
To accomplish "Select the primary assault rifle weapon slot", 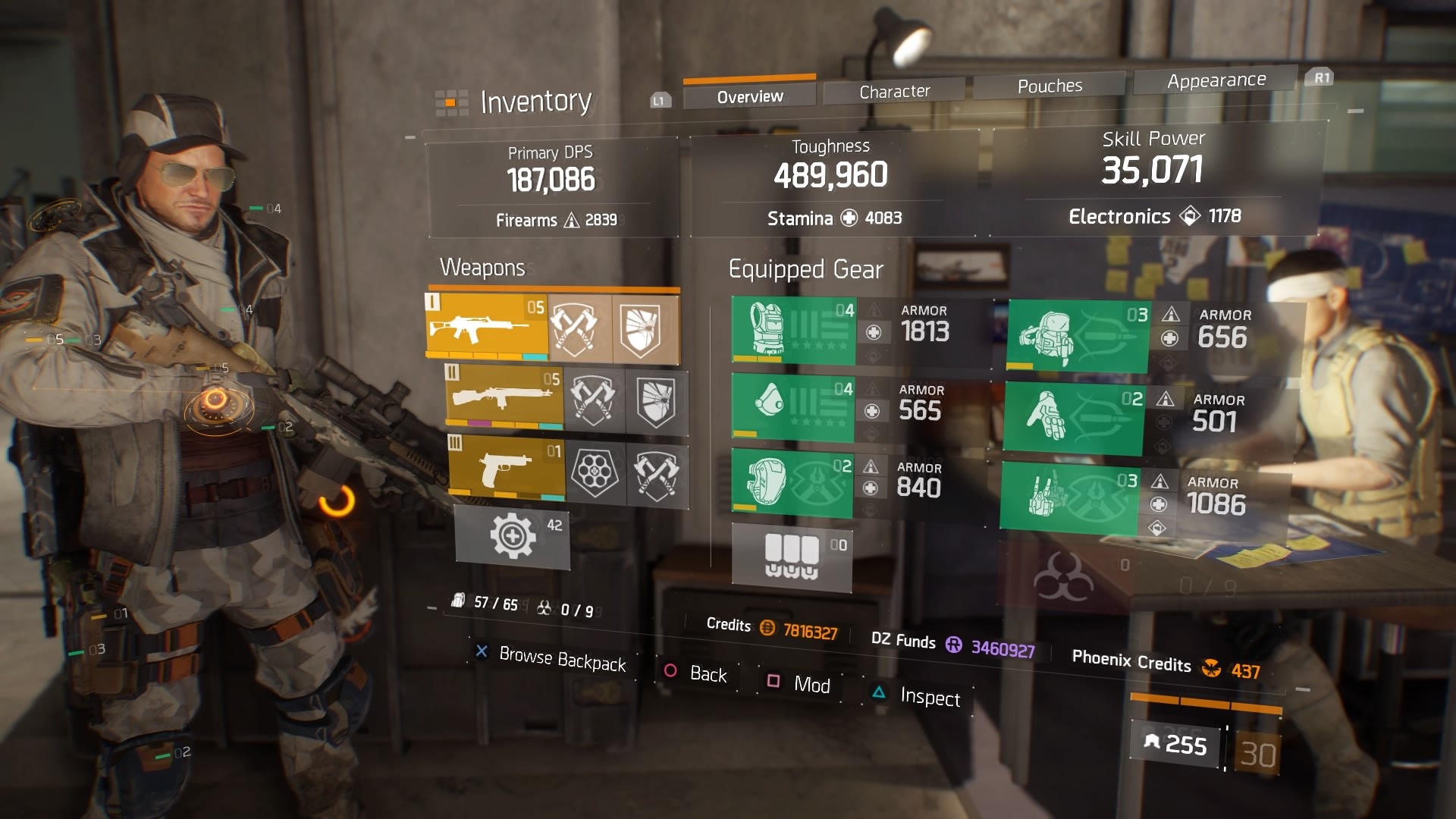I will coord(487,327).
